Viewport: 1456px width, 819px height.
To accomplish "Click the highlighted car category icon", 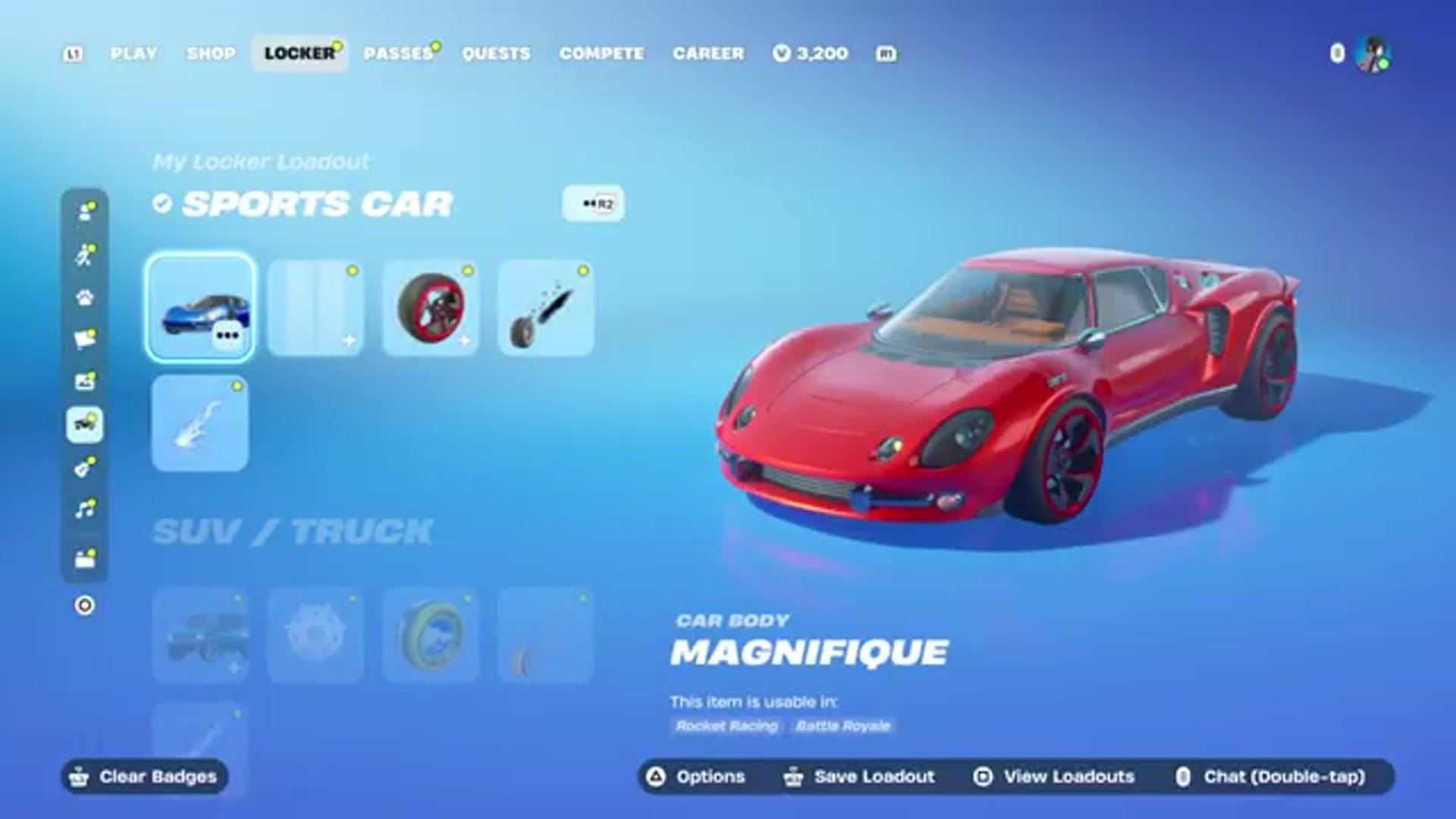I will pyautogui.click(x=86, y=425).
